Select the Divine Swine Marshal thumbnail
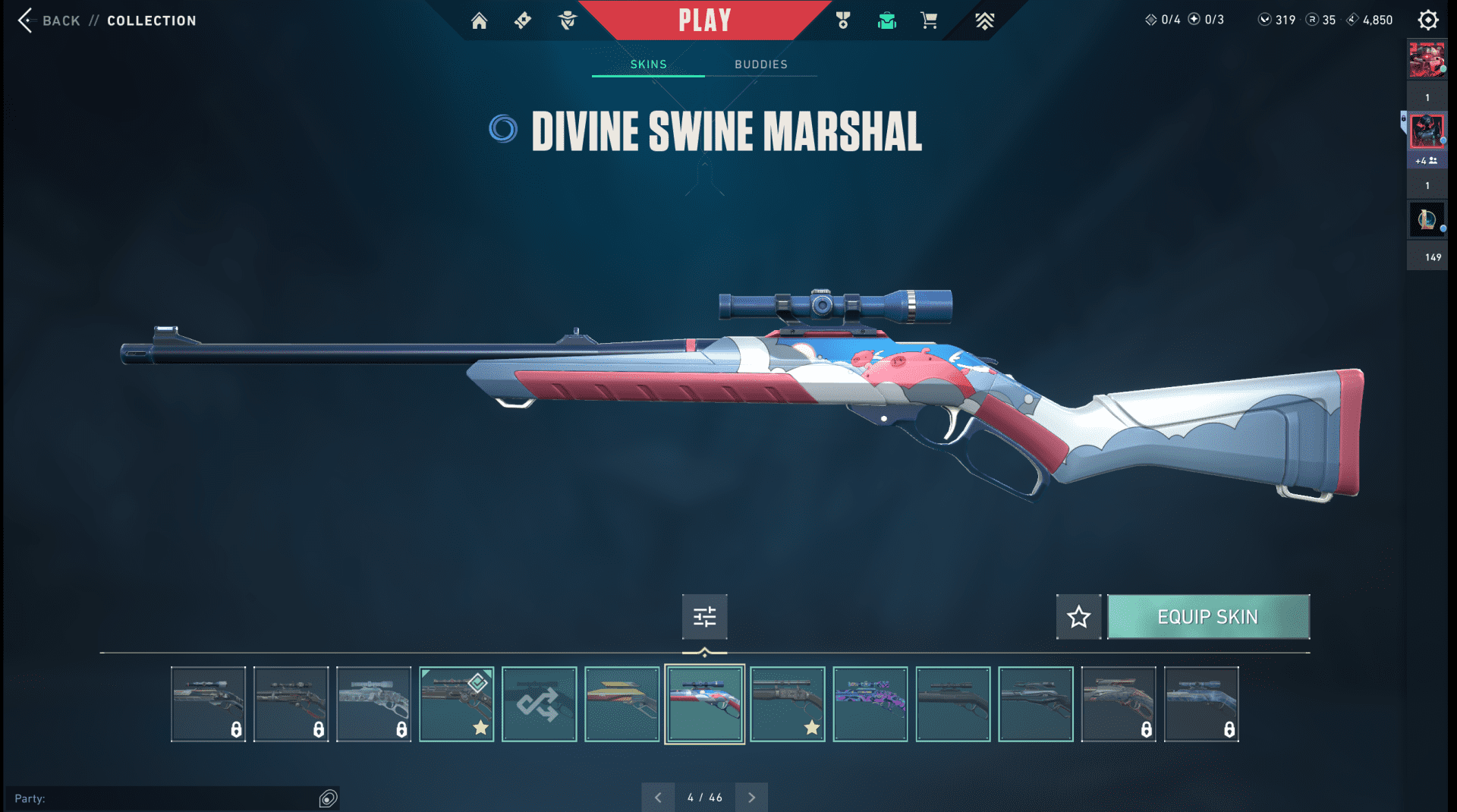Image resolution: width=1457 pixels, height=812 pixels. pyautogui.click(x=704, y=704)
